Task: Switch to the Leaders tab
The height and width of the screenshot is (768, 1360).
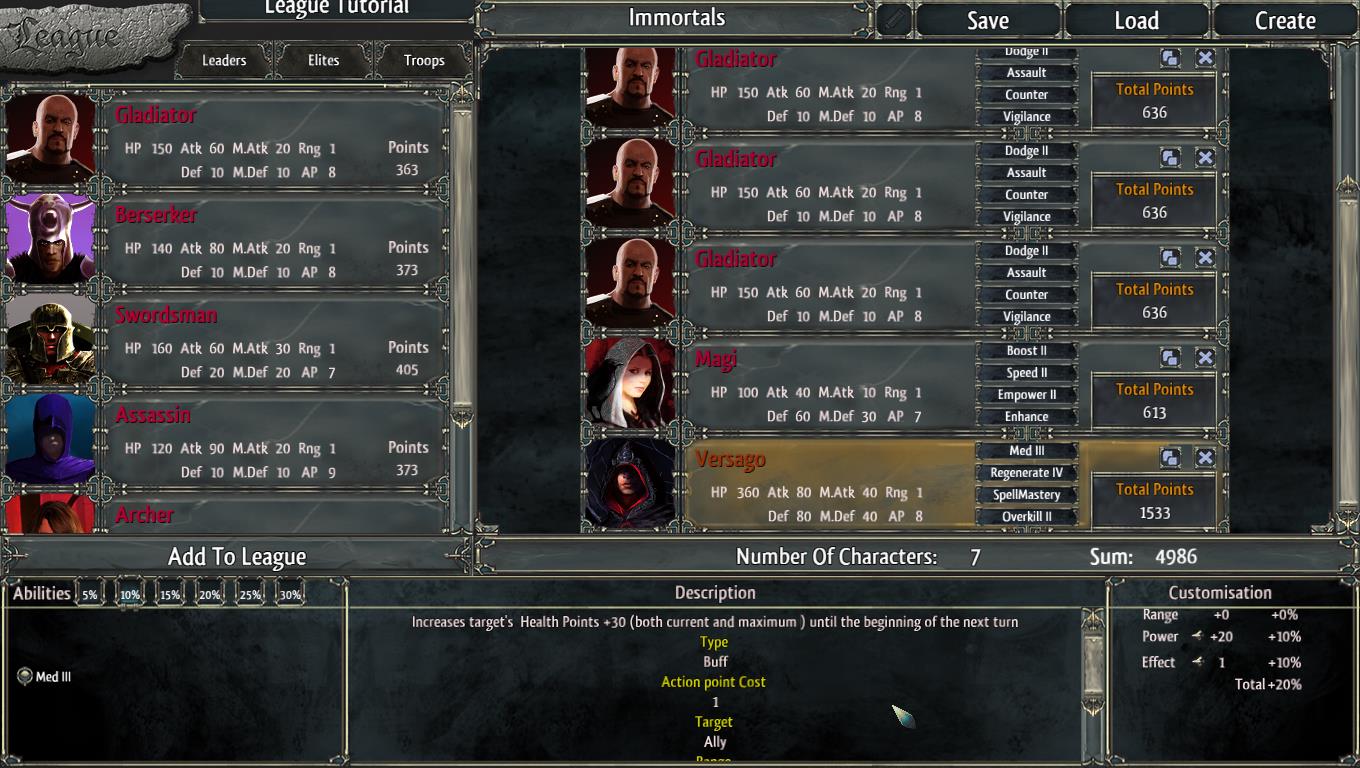Action: click(224, 60)
